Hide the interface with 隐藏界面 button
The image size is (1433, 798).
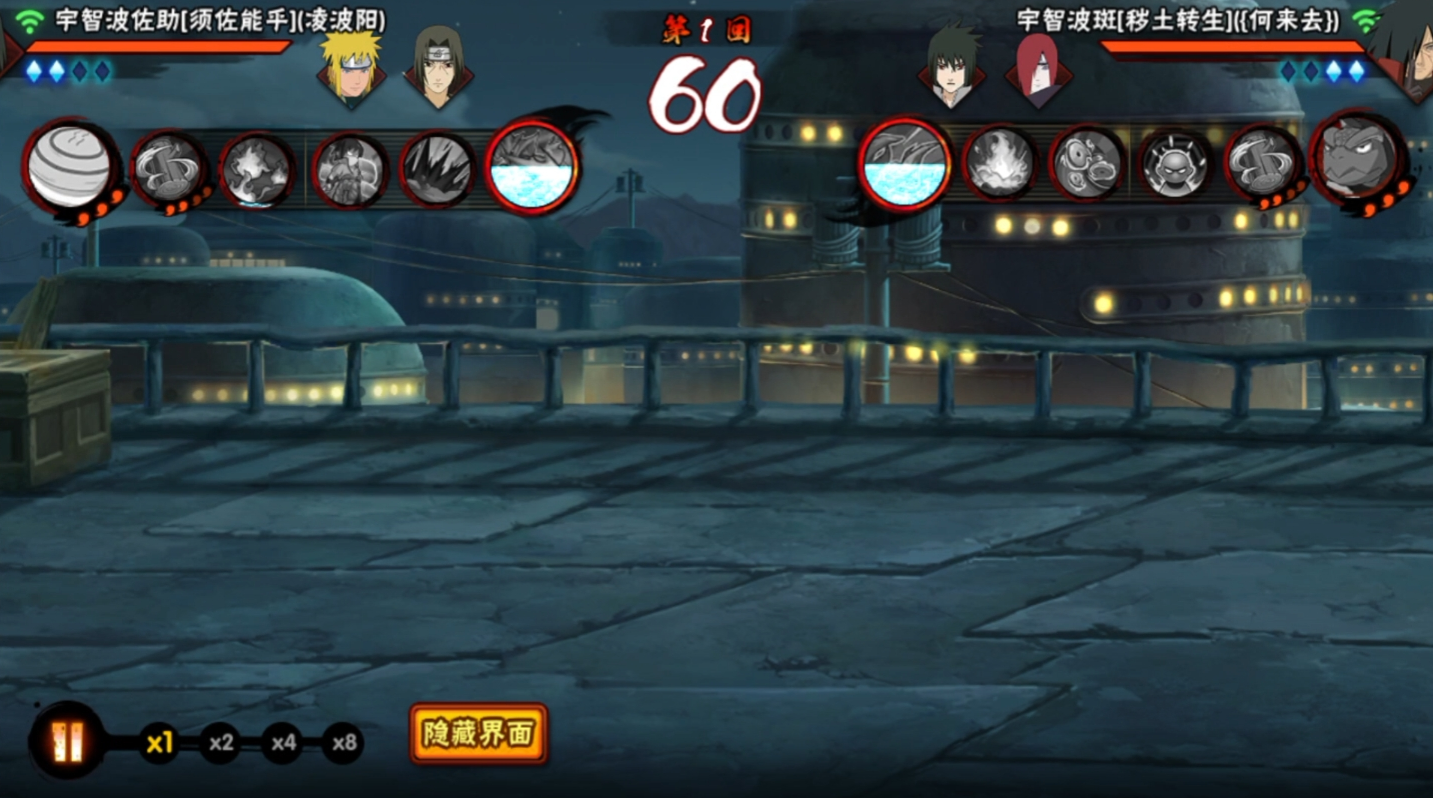coord(478,734)
